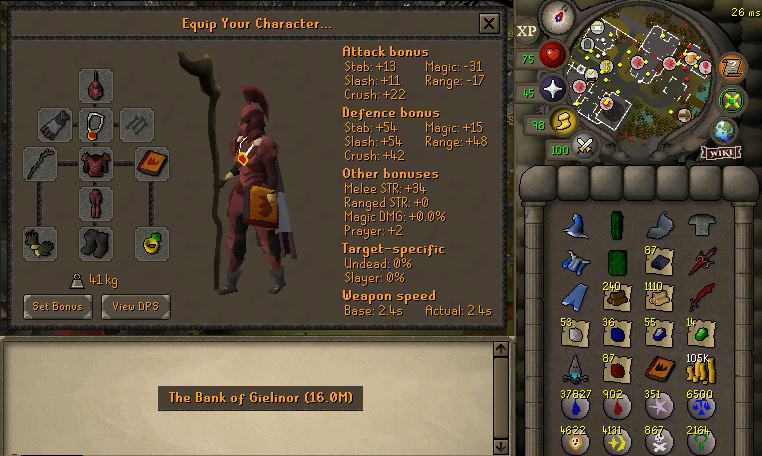Image resolution: width=762 pixels, height=456 pixels.
Task: Select the gold ring equipment slot
Action: tap(151, 243)
